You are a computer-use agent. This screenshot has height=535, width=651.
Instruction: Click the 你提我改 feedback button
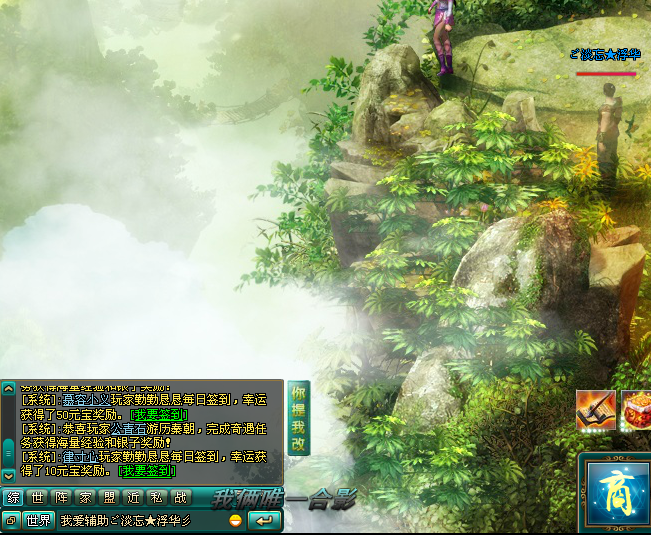point(298,417)
